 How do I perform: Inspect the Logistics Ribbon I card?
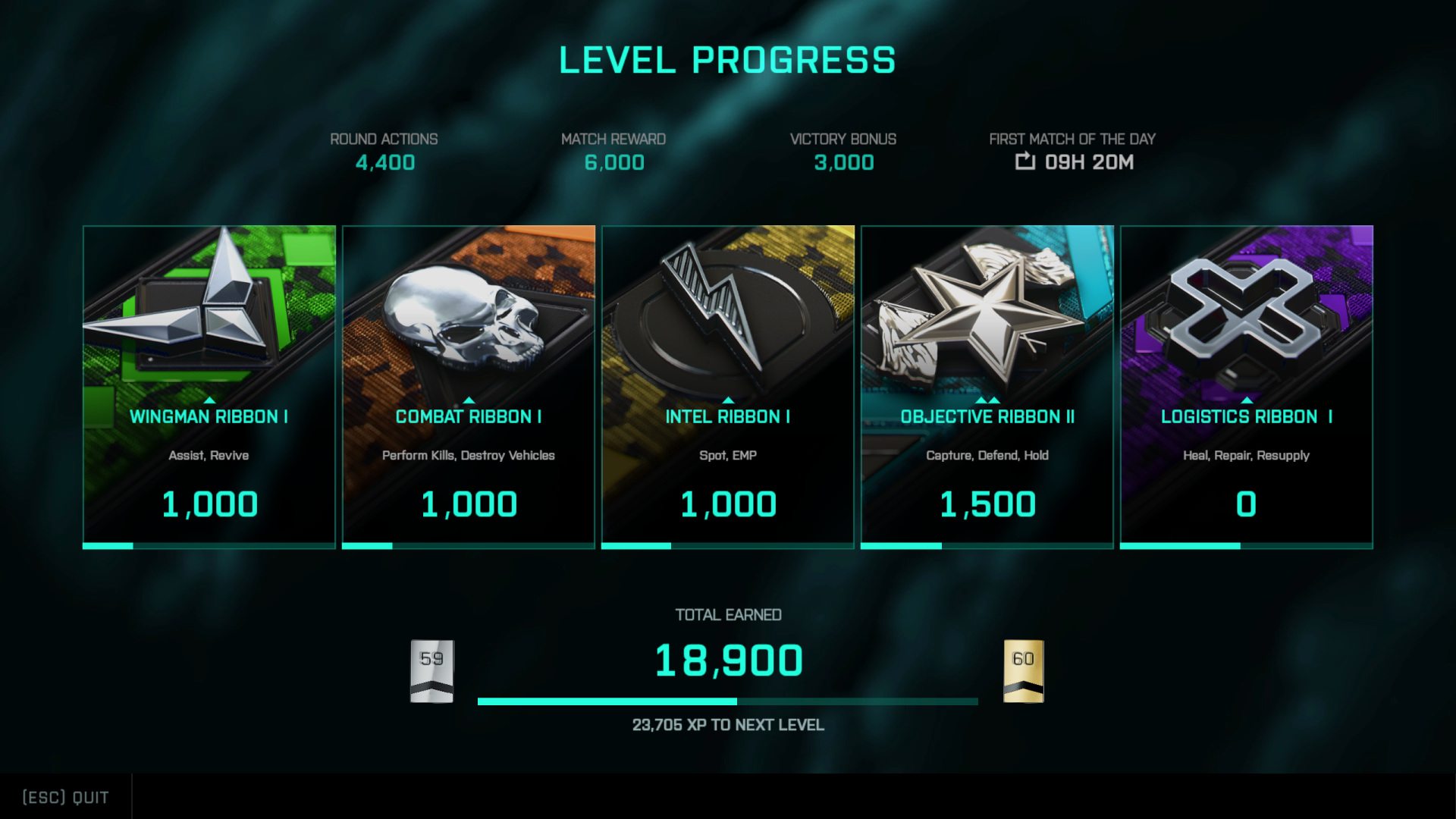click(1247, 387)
